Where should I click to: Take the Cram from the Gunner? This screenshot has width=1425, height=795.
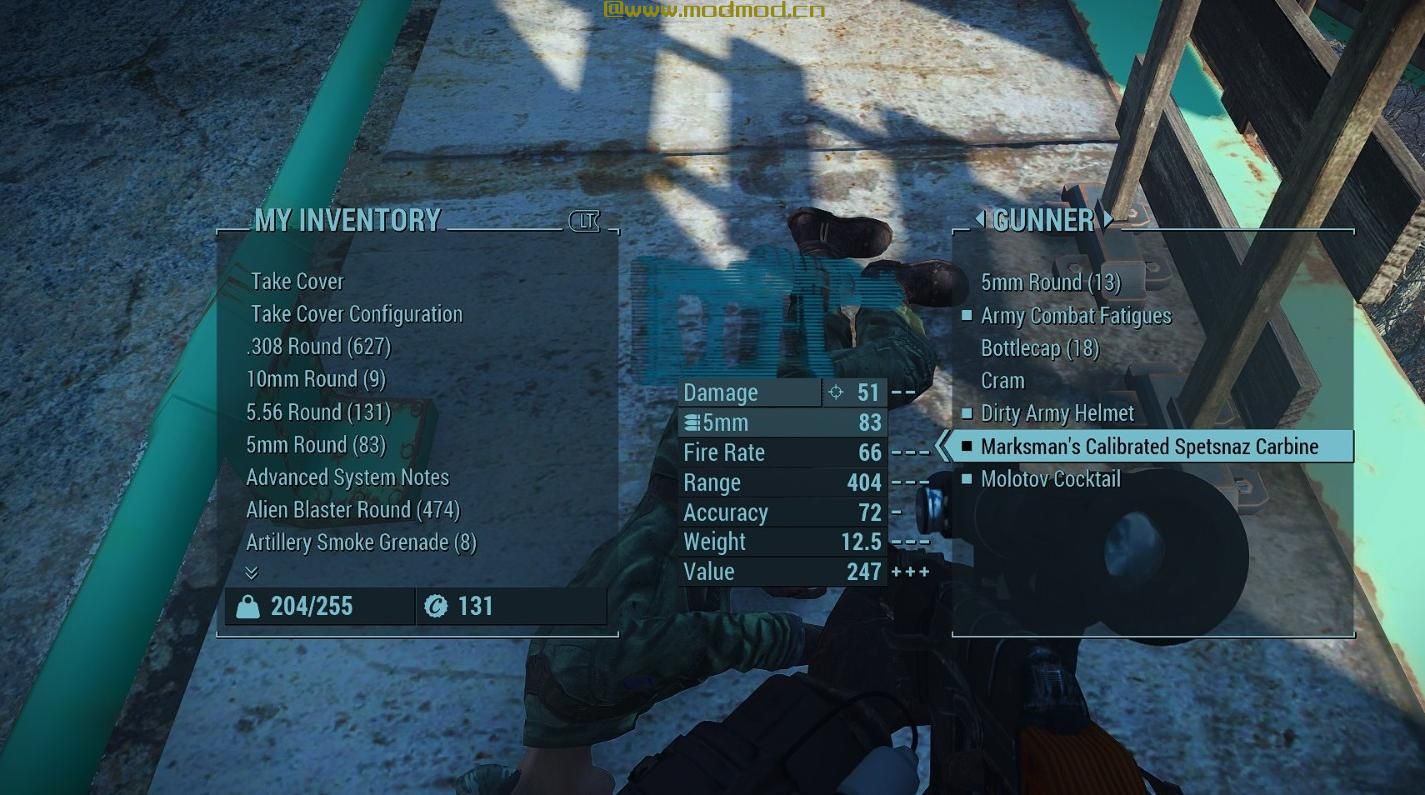point(1002,381)
